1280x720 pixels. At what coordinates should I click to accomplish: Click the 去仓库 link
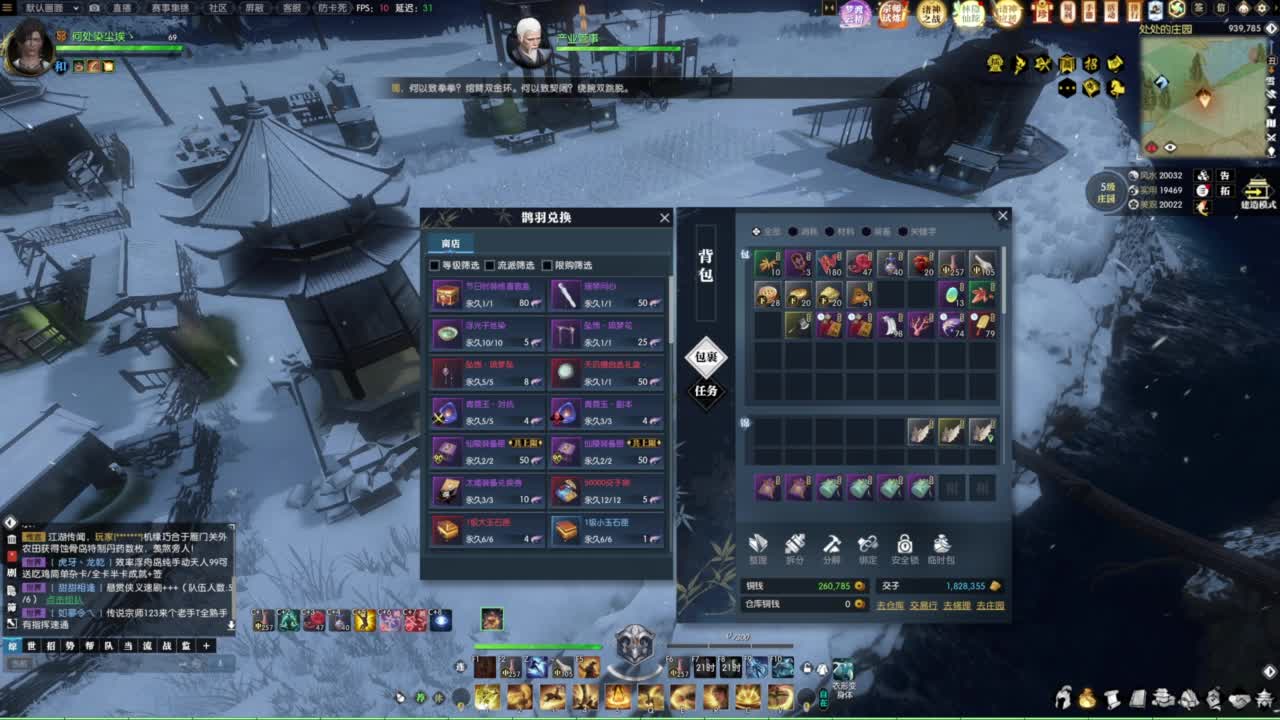[891, 605]
